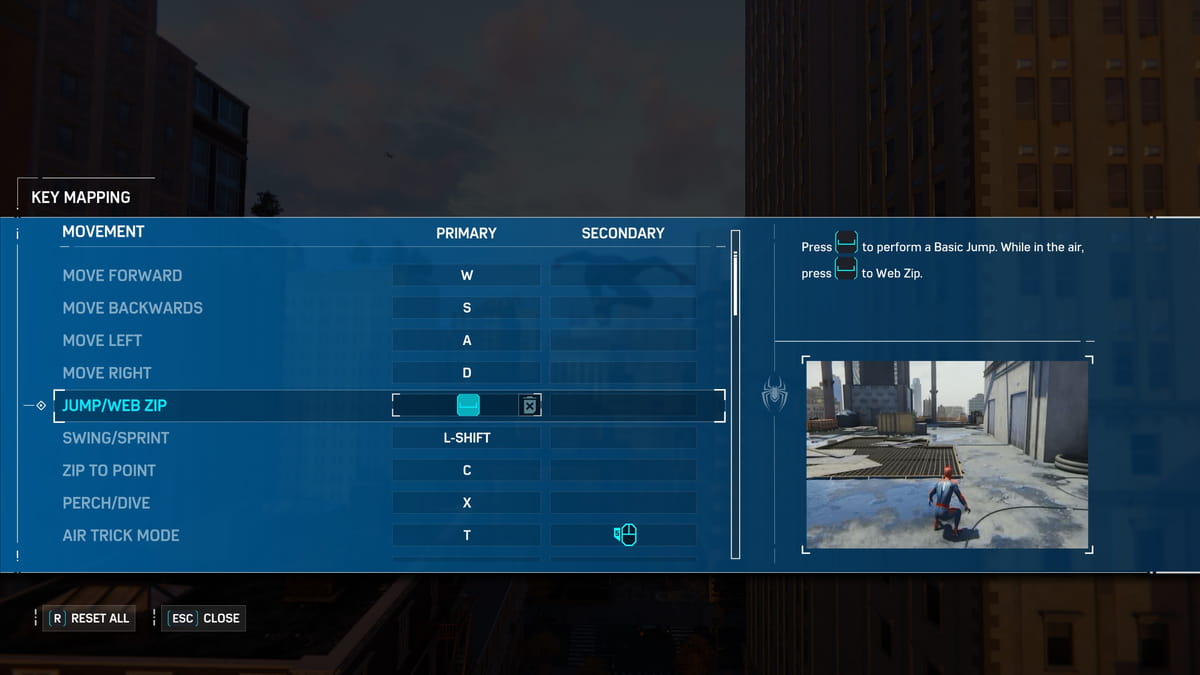
Task: Assign a secondary key for Jump/Web Zip
Action: pyautogui.click(x=623, y=405)
